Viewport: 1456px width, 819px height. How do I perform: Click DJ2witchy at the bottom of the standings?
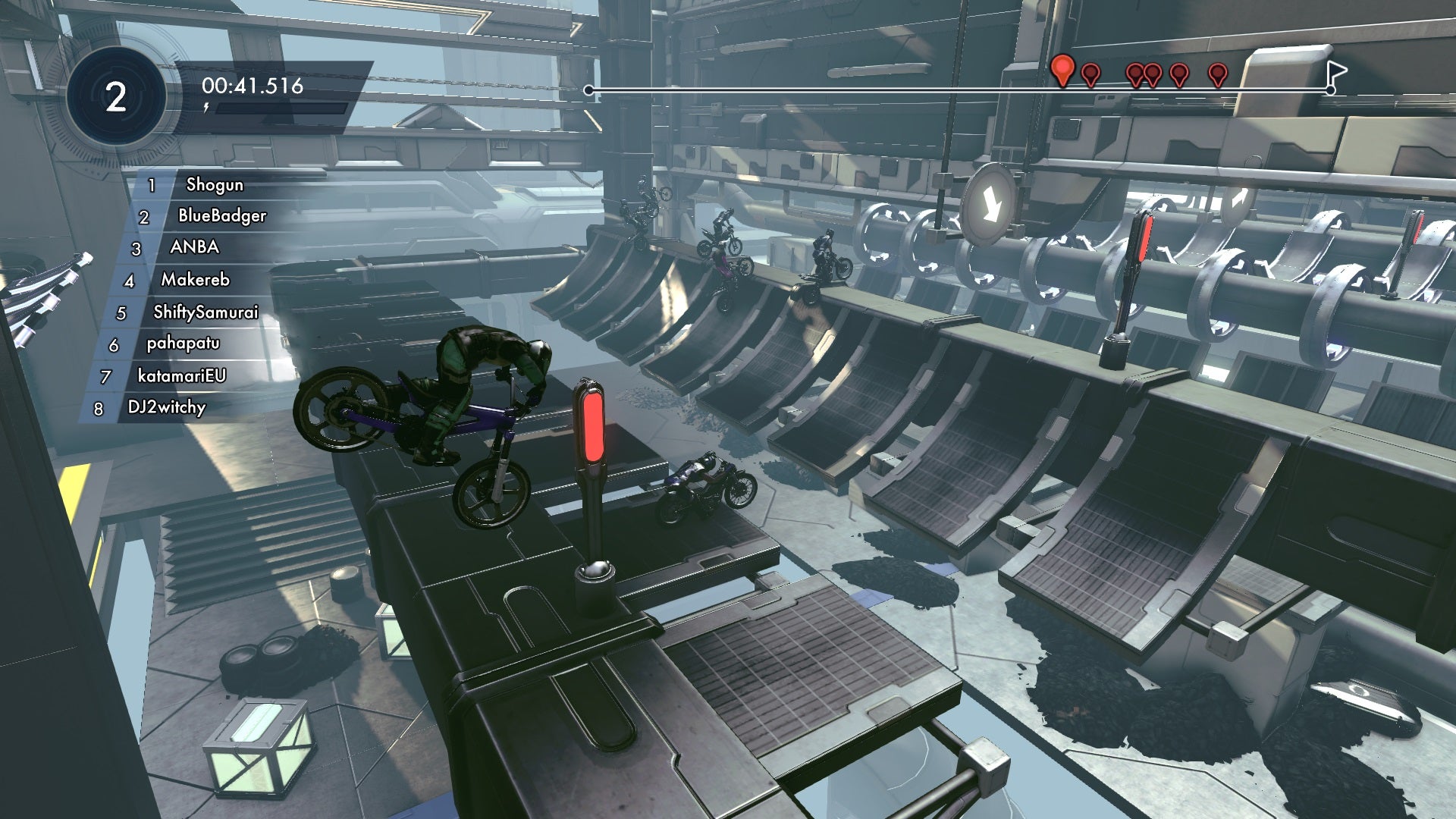(x=167, y=407)
